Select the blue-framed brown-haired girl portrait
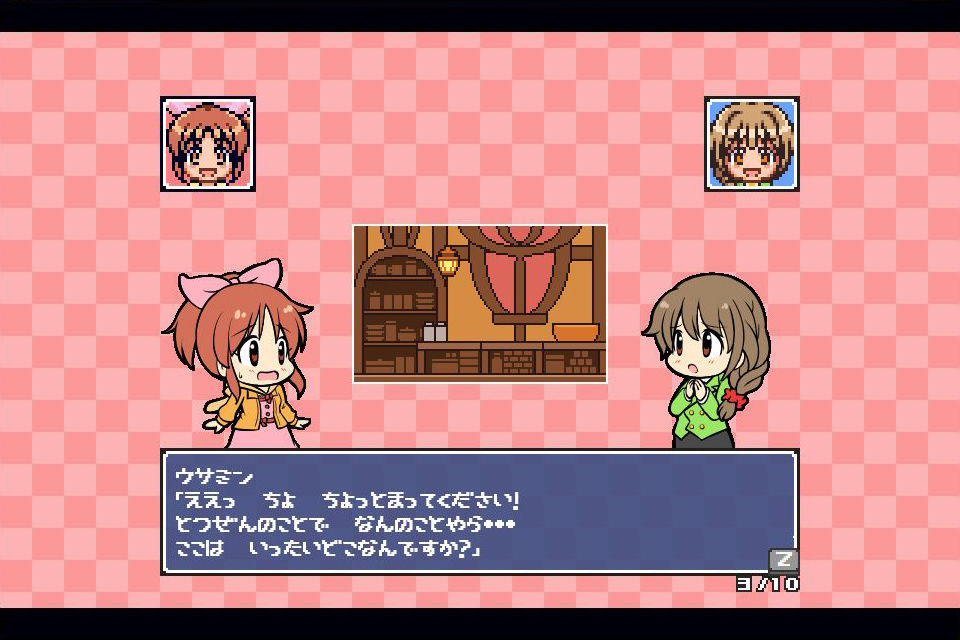 [751, 144]
